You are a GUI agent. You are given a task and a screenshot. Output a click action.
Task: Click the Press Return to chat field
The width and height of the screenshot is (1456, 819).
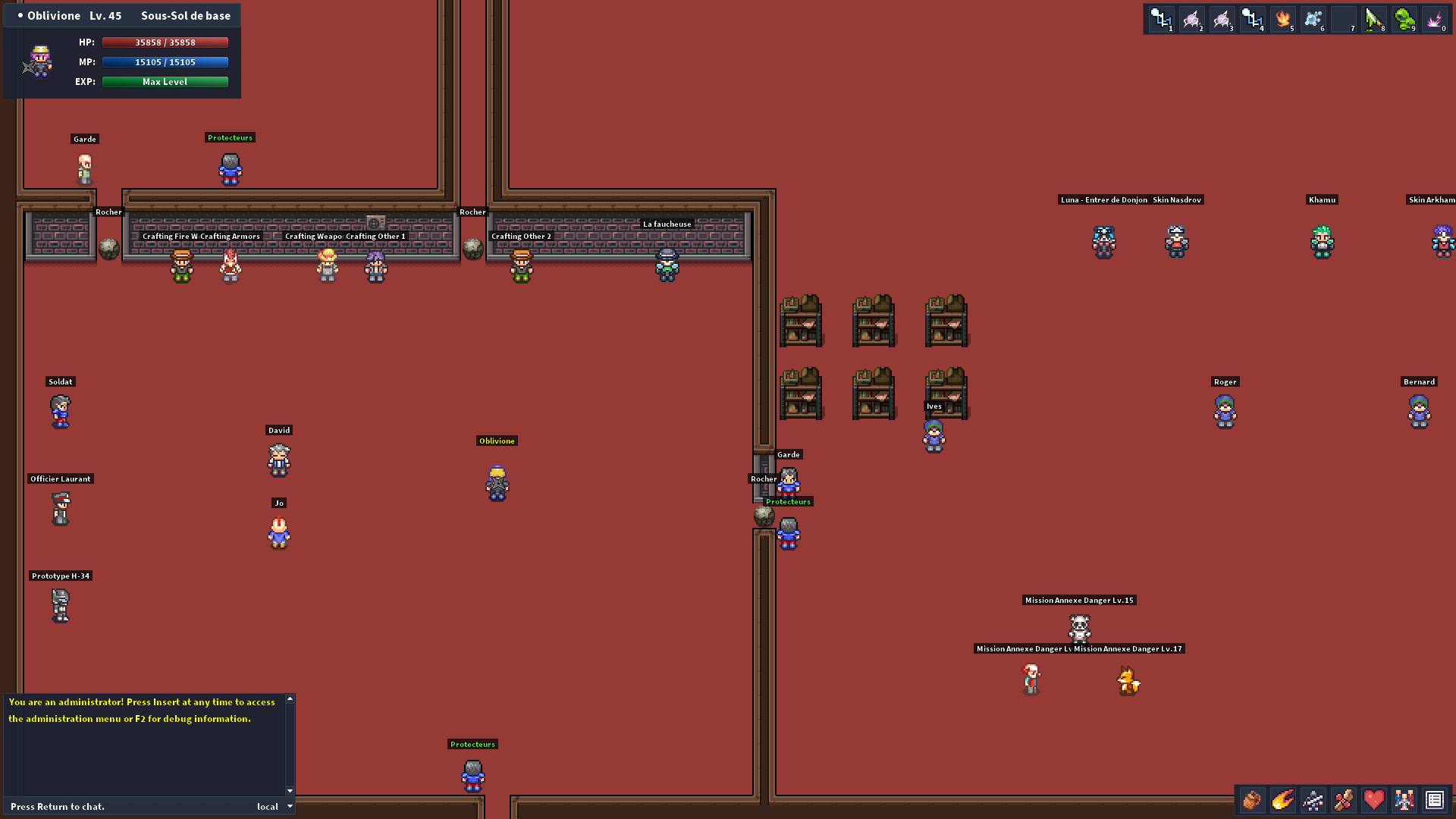[x=114, y=806]
